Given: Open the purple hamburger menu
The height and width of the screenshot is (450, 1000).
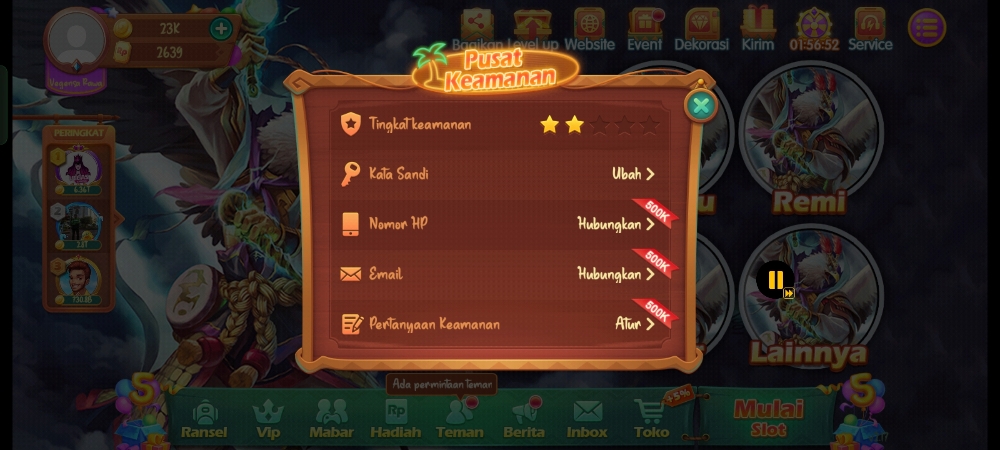Looking at the screenshot, I should pyautogui.click(x=927, y=28).
